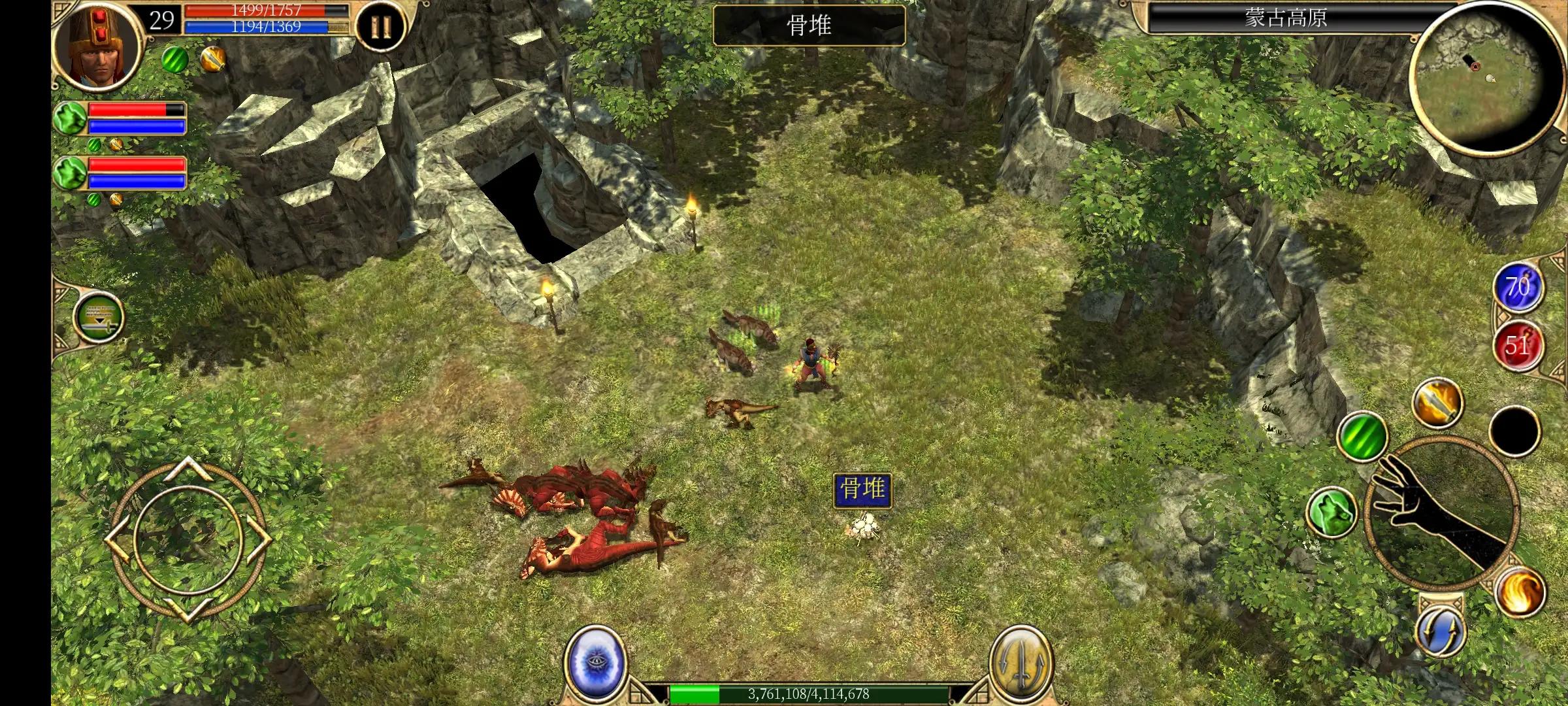This screenshot has width=1568, height=706.
Task: Open the blue eye portal button
Action: pyautogui.click(x=594, y=662)
